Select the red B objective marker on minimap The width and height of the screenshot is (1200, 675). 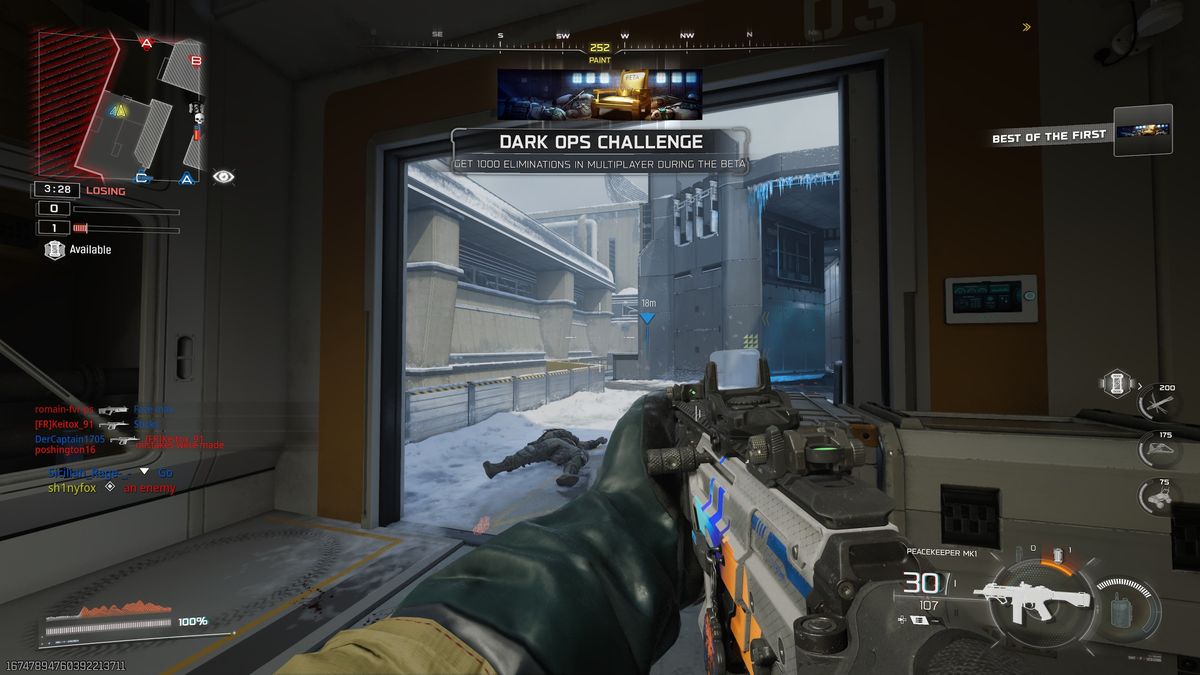pyautogui.click(x=196, y=61)
